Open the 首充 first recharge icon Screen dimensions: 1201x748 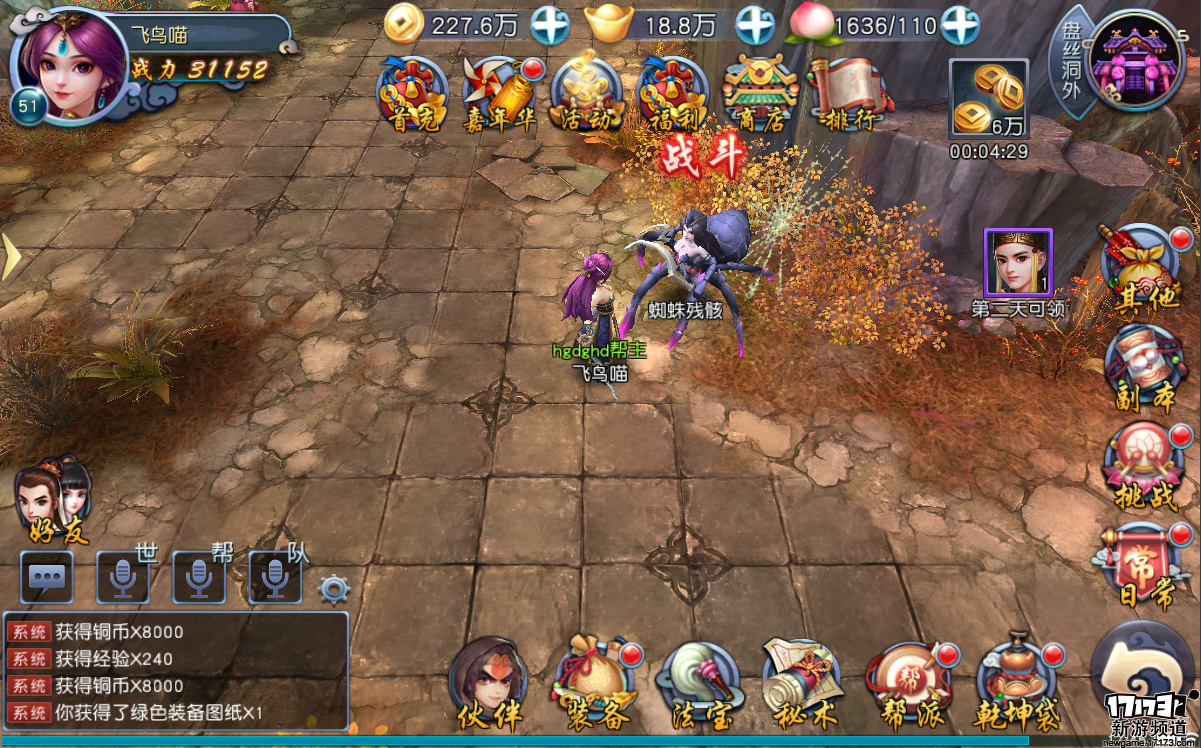(411, 93)
